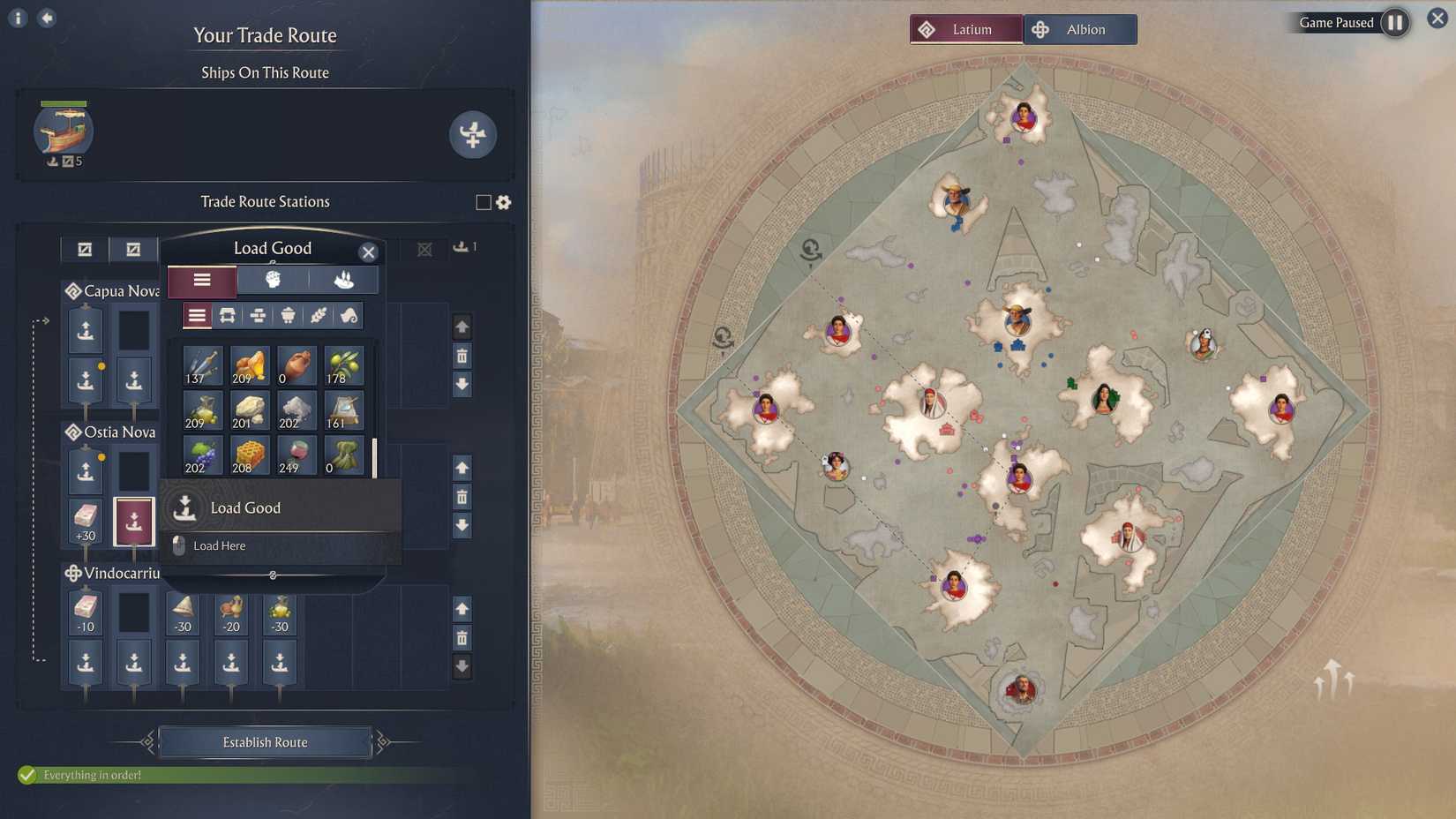Switch to the Albion map tab
This screenshot has width=1456, height=819.
coord(1078,28)
